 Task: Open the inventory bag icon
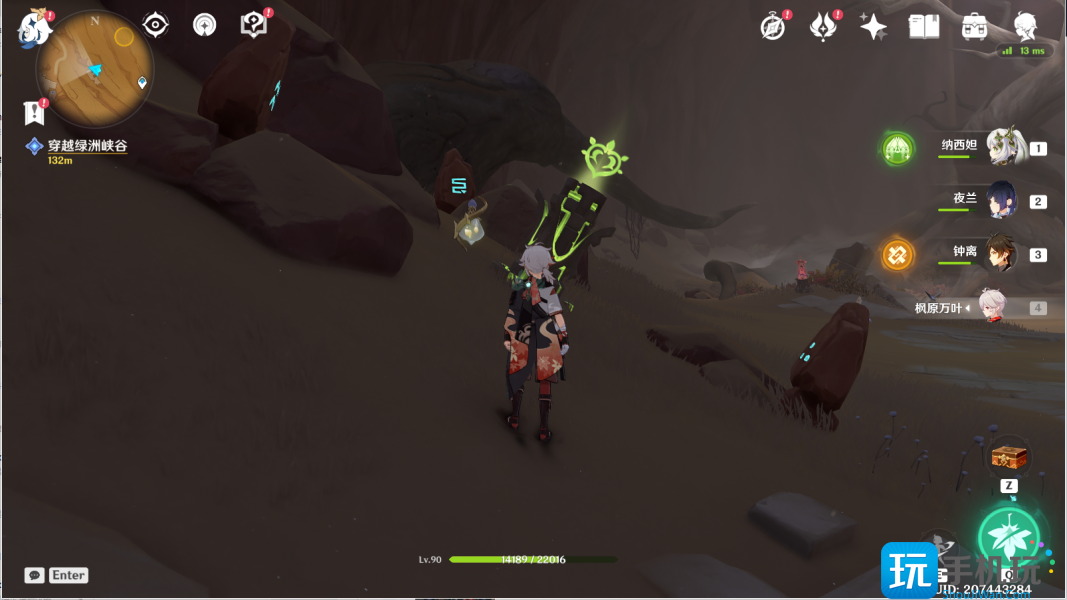pos(975,27)
